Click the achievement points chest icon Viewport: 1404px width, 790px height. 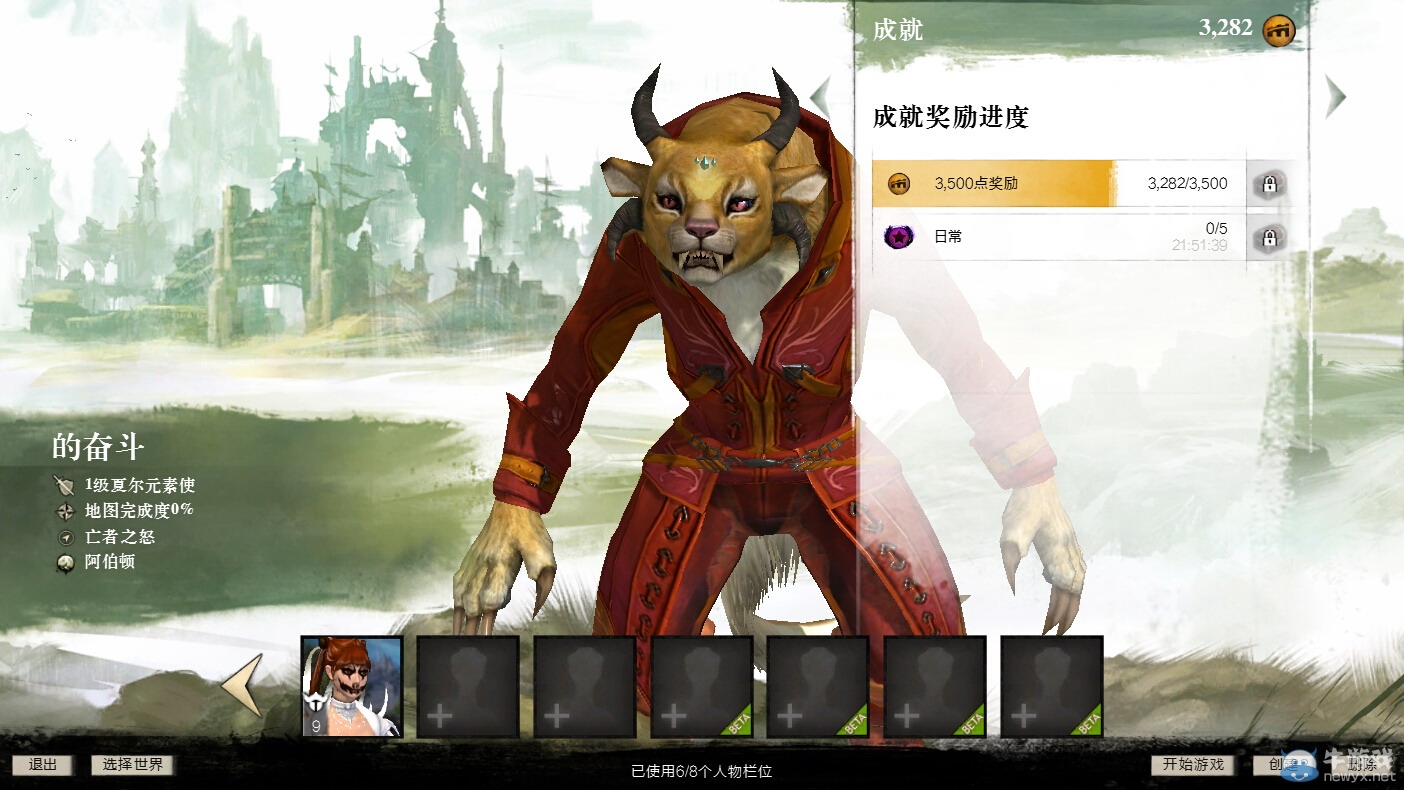coord(1279,30)
